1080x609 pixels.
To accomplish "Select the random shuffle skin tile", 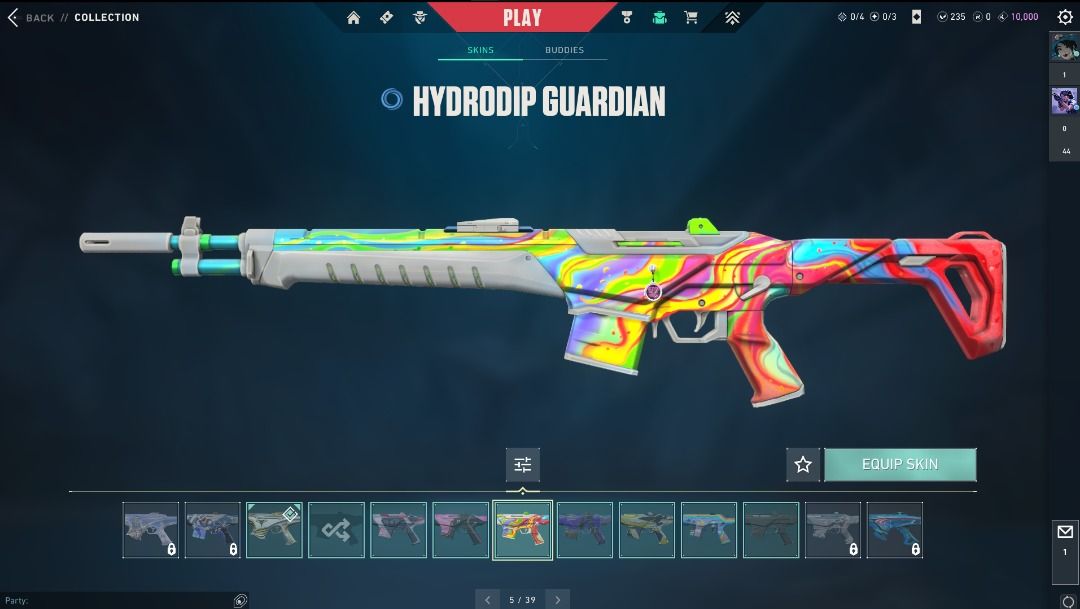I will click(x=336, y=530).
